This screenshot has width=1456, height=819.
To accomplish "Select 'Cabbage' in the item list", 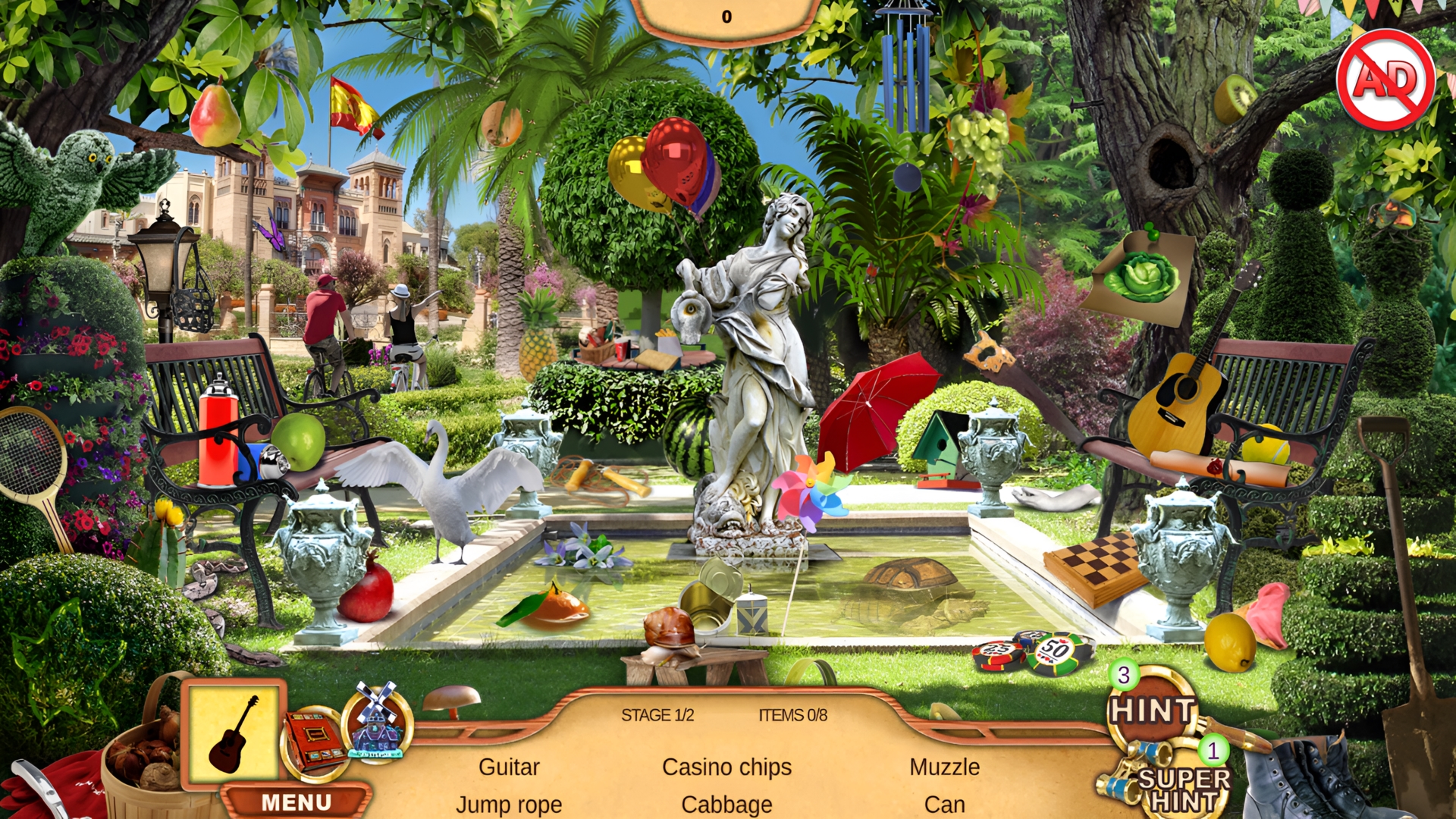I will (726, 805).
